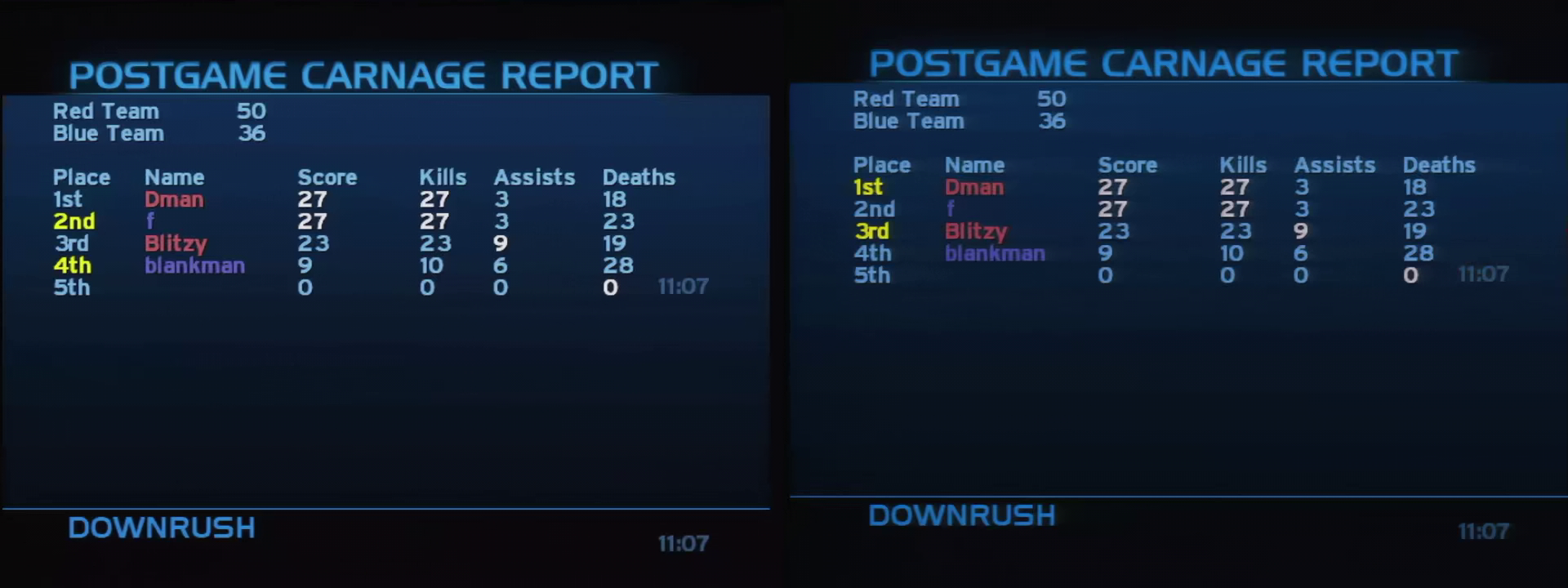Select player Dman on right scoreboard
This screenshot has height=588, width=1568.
[x=975, y=188]
